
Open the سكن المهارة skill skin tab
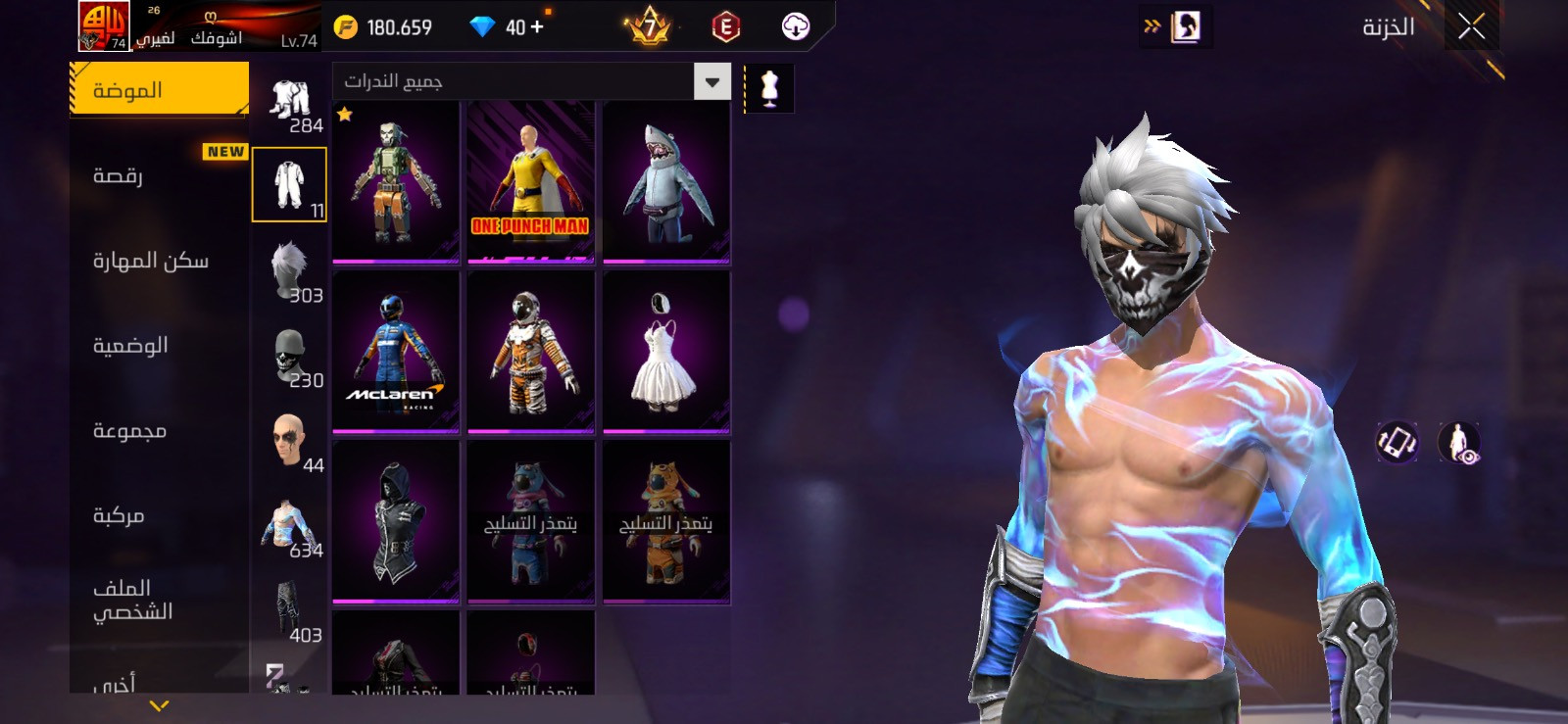pyautogui.click(x=151, y=261)
